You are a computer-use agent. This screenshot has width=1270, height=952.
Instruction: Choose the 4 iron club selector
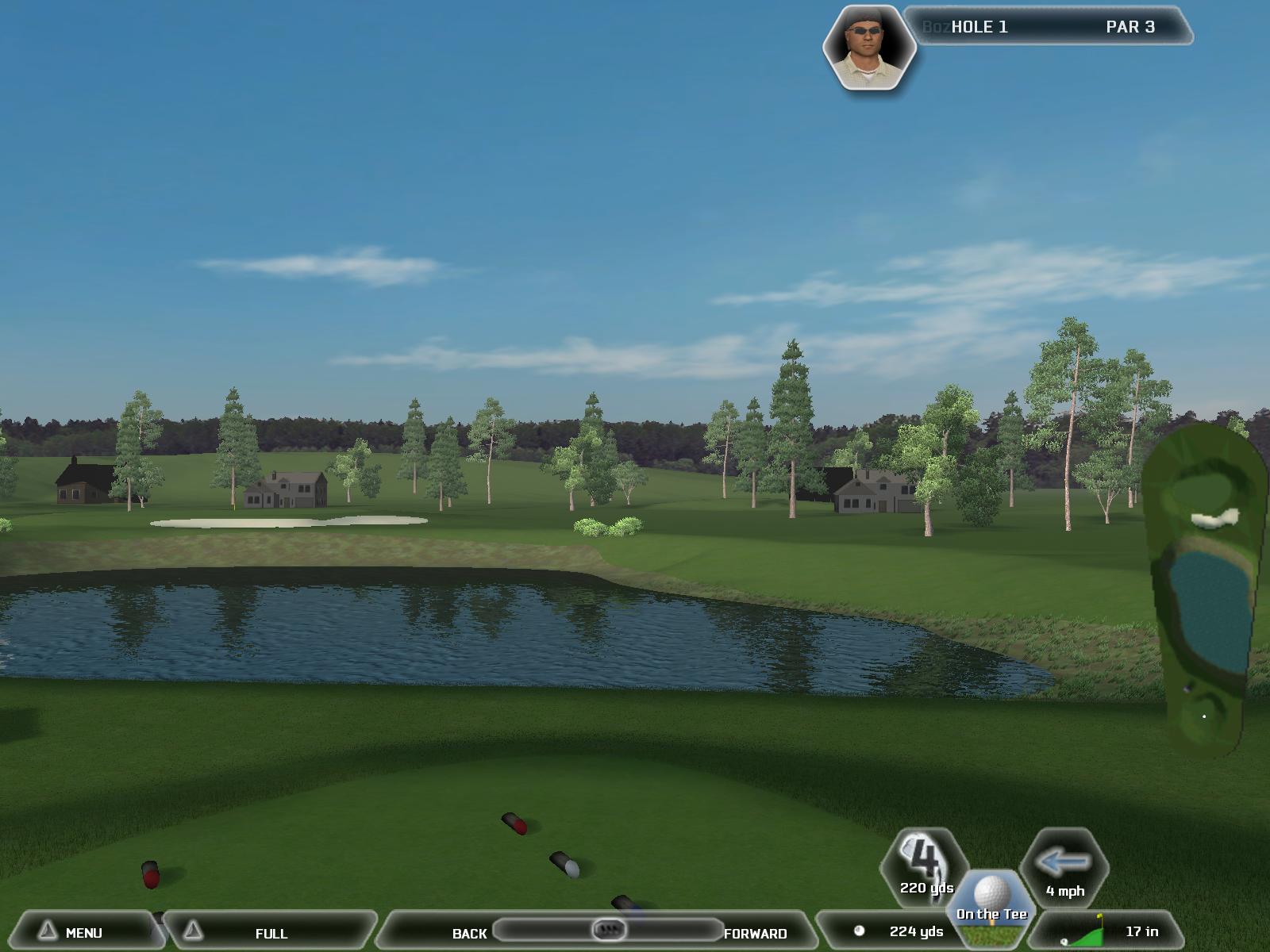926,867
